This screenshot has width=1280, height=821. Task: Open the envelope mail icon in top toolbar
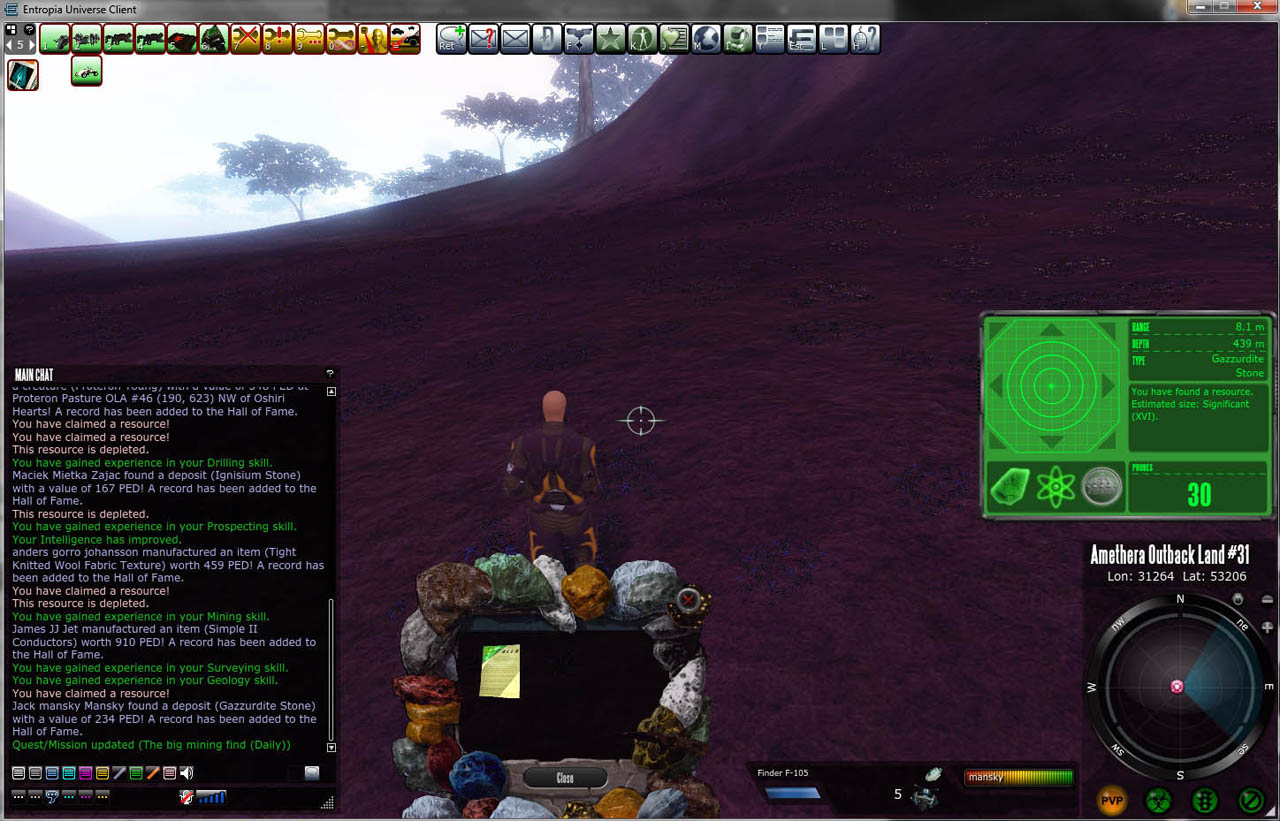pos(515,39)
